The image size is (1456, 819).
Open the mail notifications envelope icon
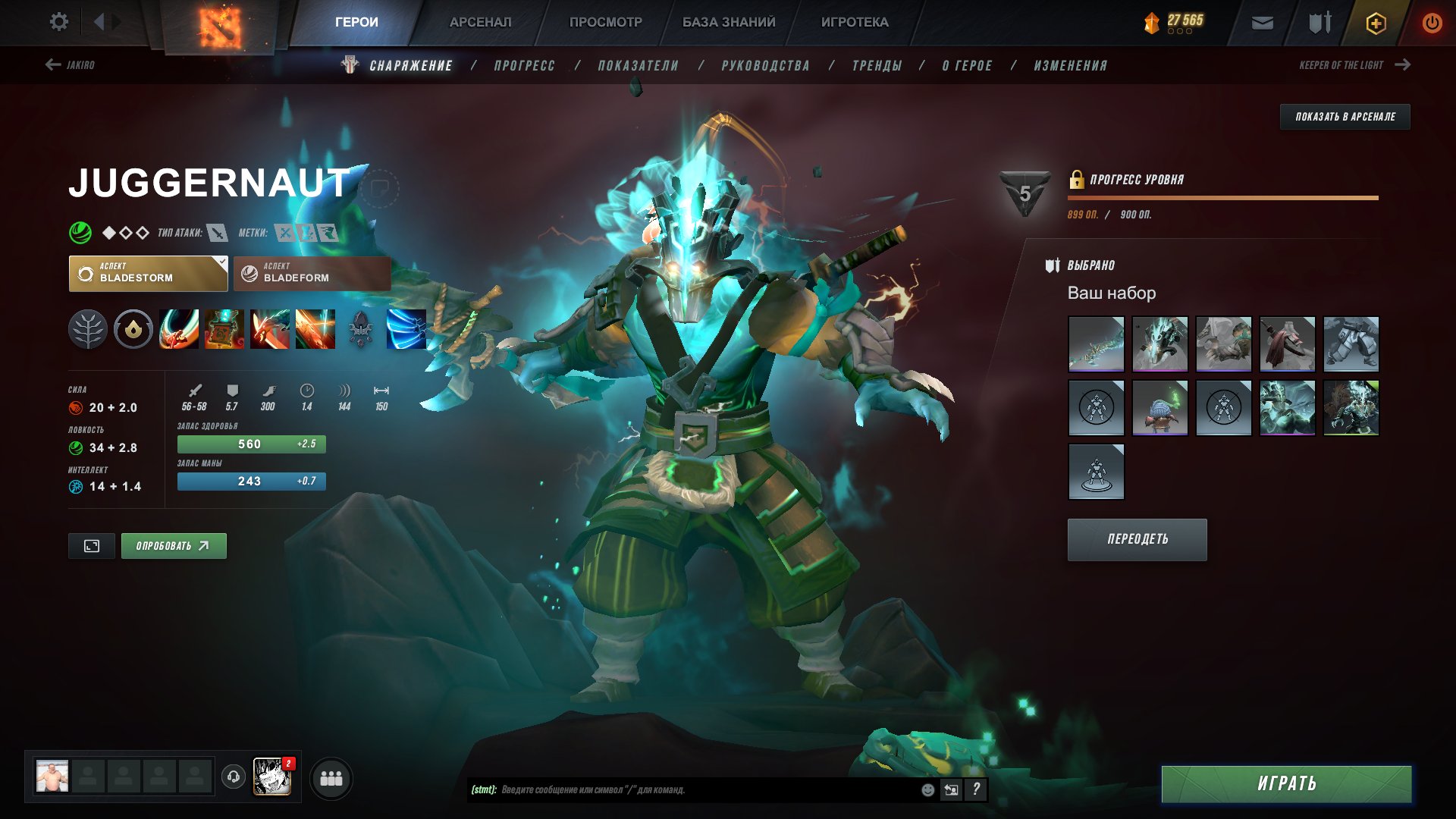click(1262, 22)
